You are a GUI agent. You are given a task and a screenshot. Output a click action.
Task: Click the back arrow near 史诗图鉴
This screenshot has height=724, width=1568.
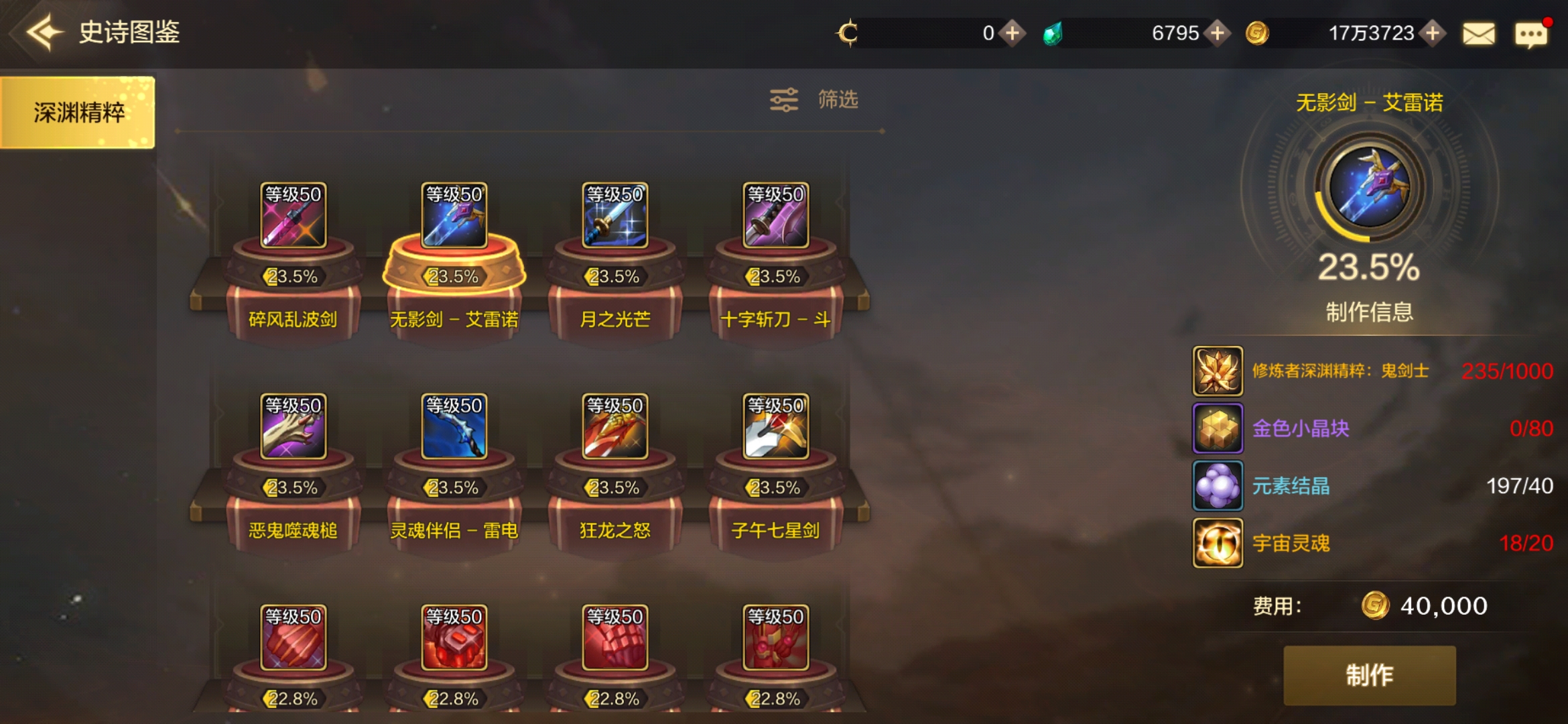click(42, 30)
